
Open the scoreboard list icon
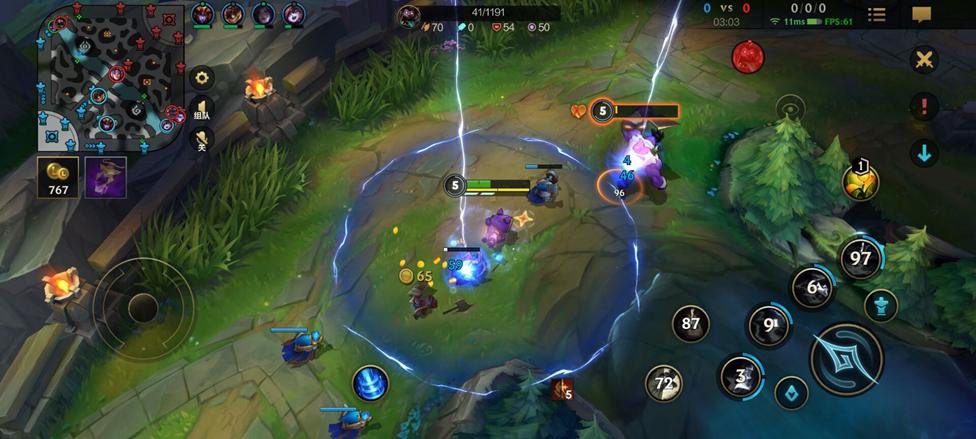[x=877, y=14]
